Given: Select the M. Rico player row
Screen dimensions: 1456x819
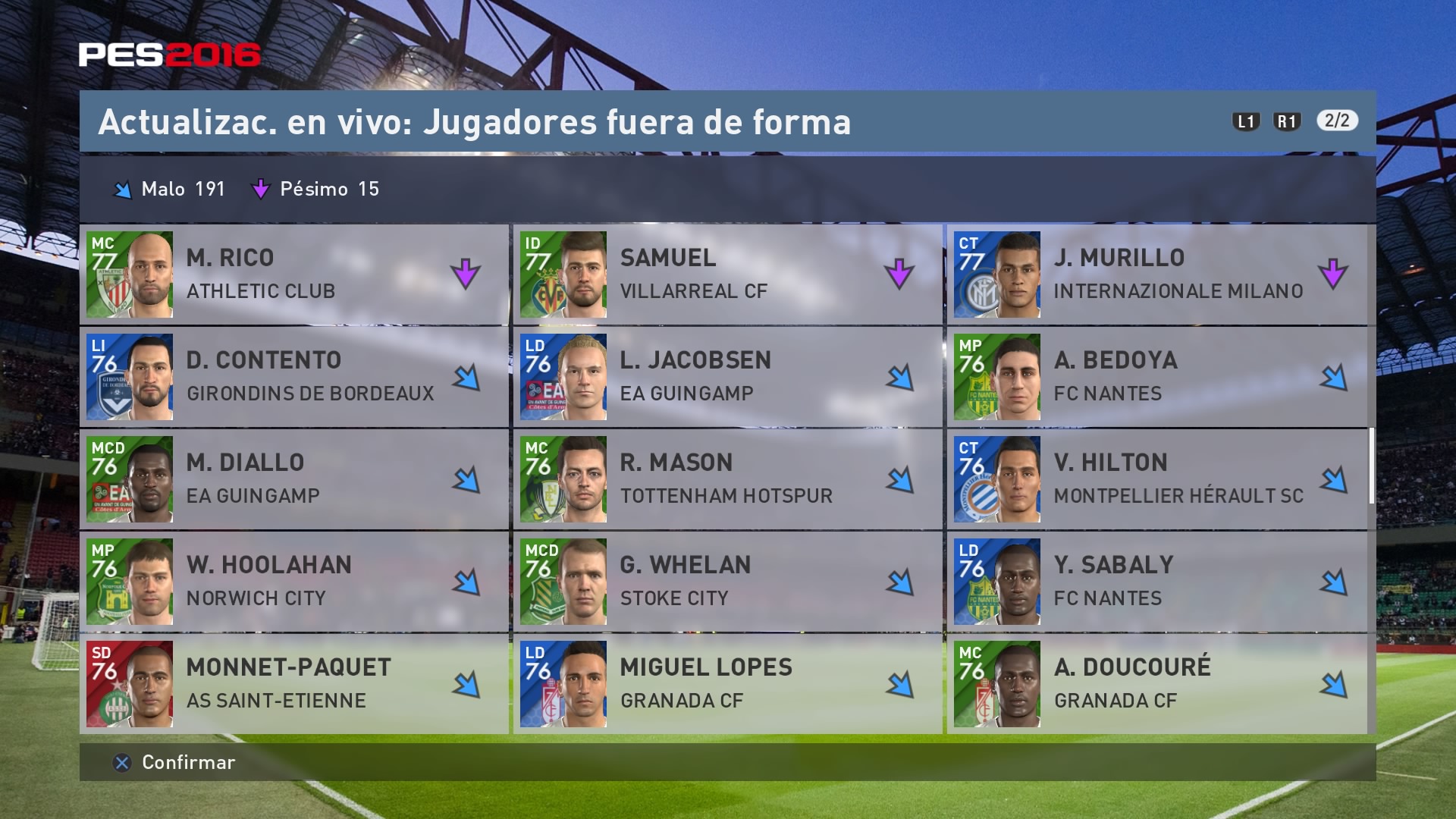Looking at the screenshot, I should point(293,275).
